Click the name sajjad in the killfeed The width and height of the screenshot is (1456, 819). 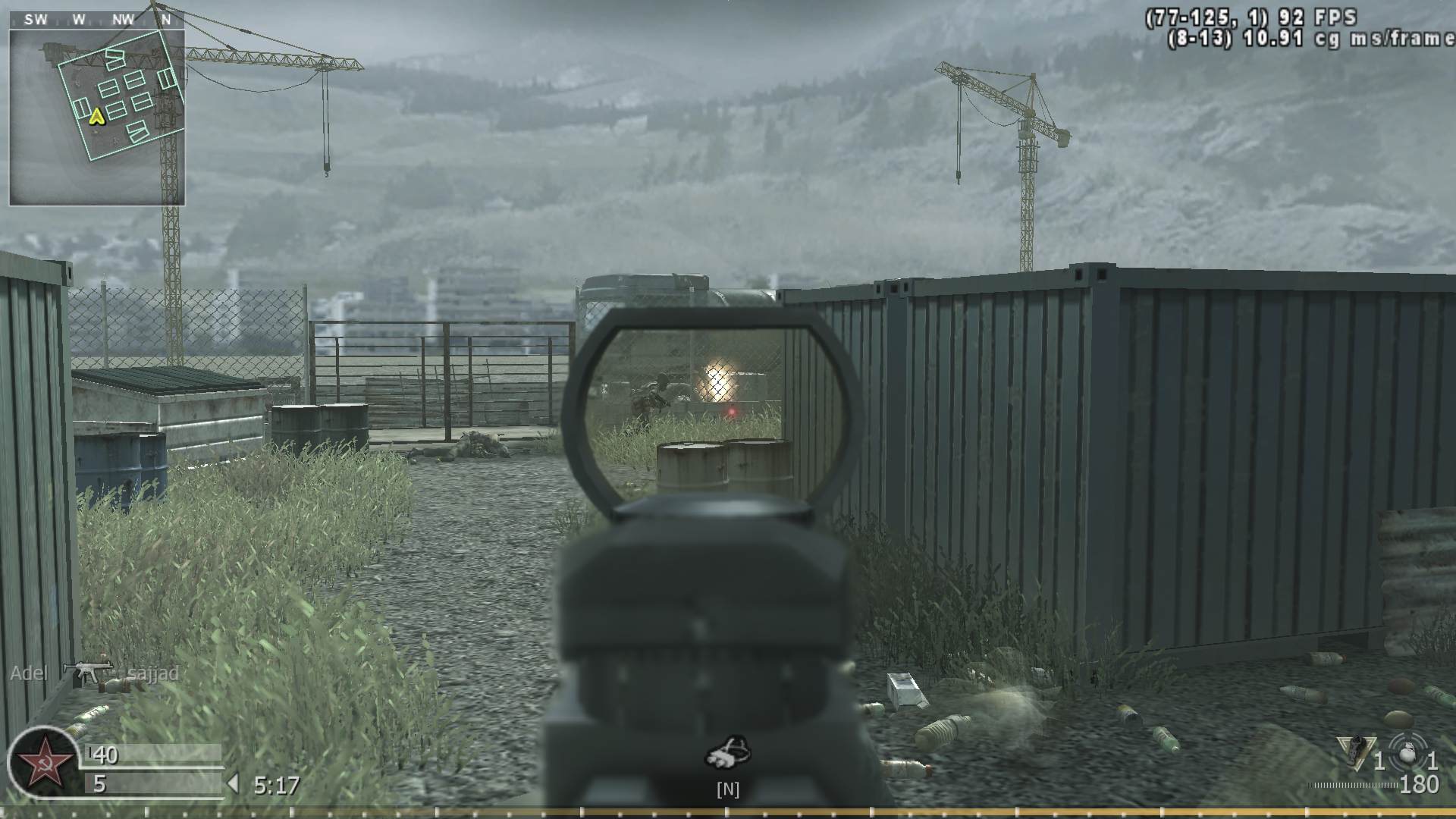[x=152, y=673]
